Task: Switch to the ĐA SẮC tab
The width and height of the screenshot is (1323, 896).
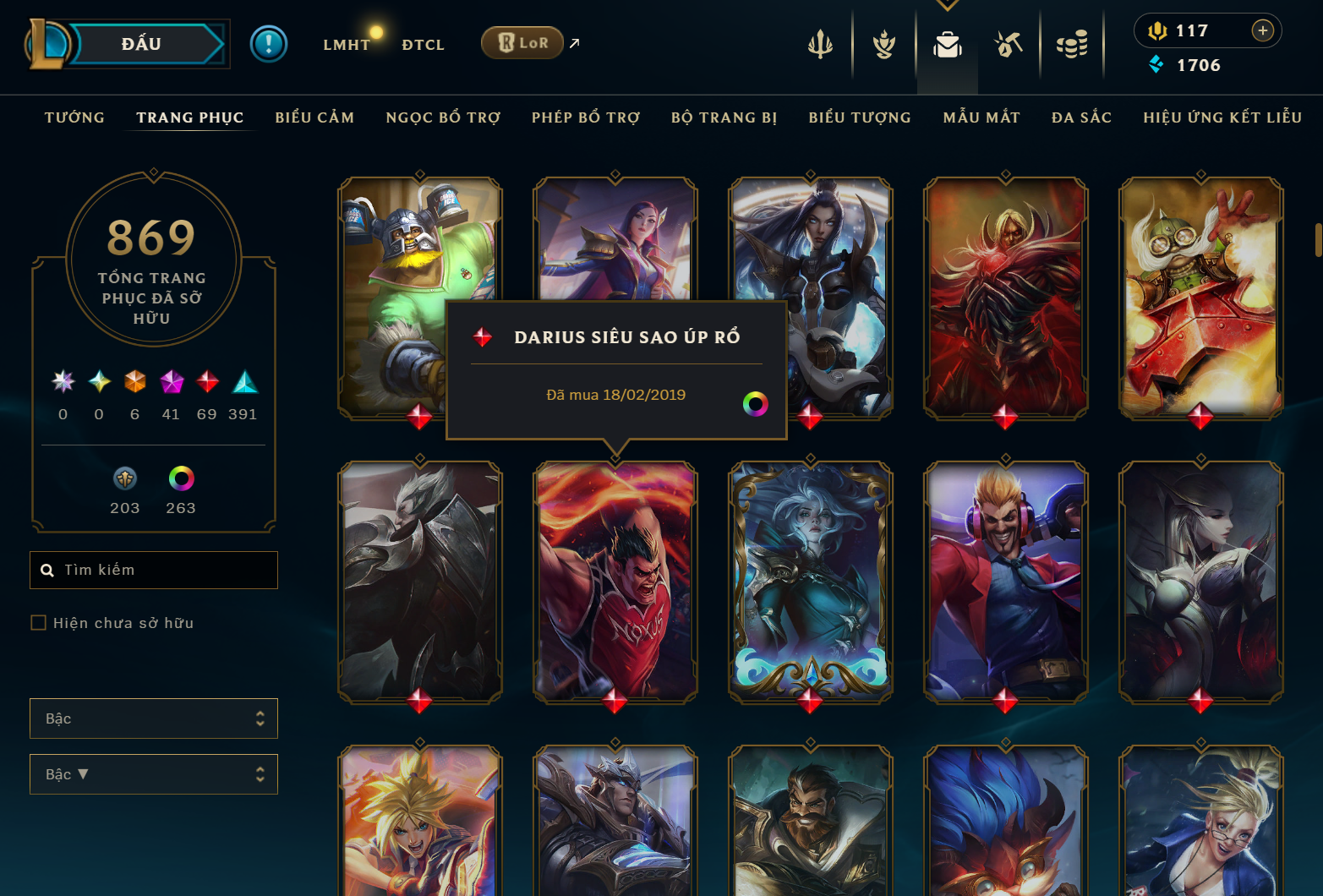Action: [x=1080, y=117]
